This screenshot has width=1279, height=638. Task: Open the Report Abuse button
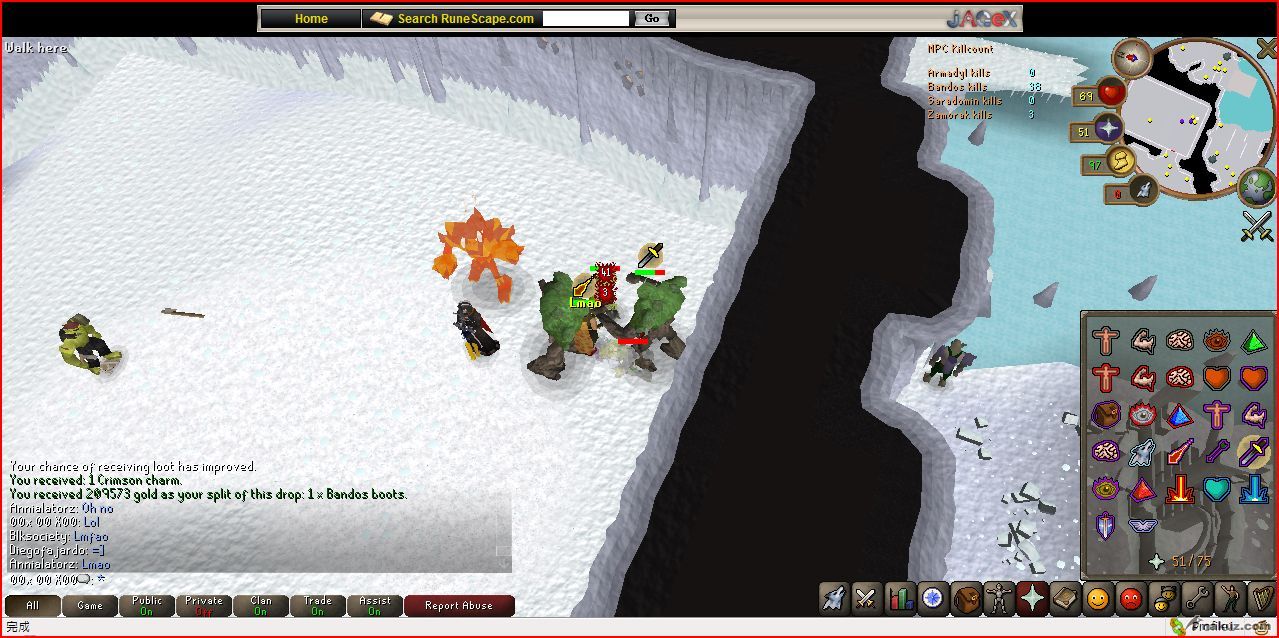tap(458, 605)
